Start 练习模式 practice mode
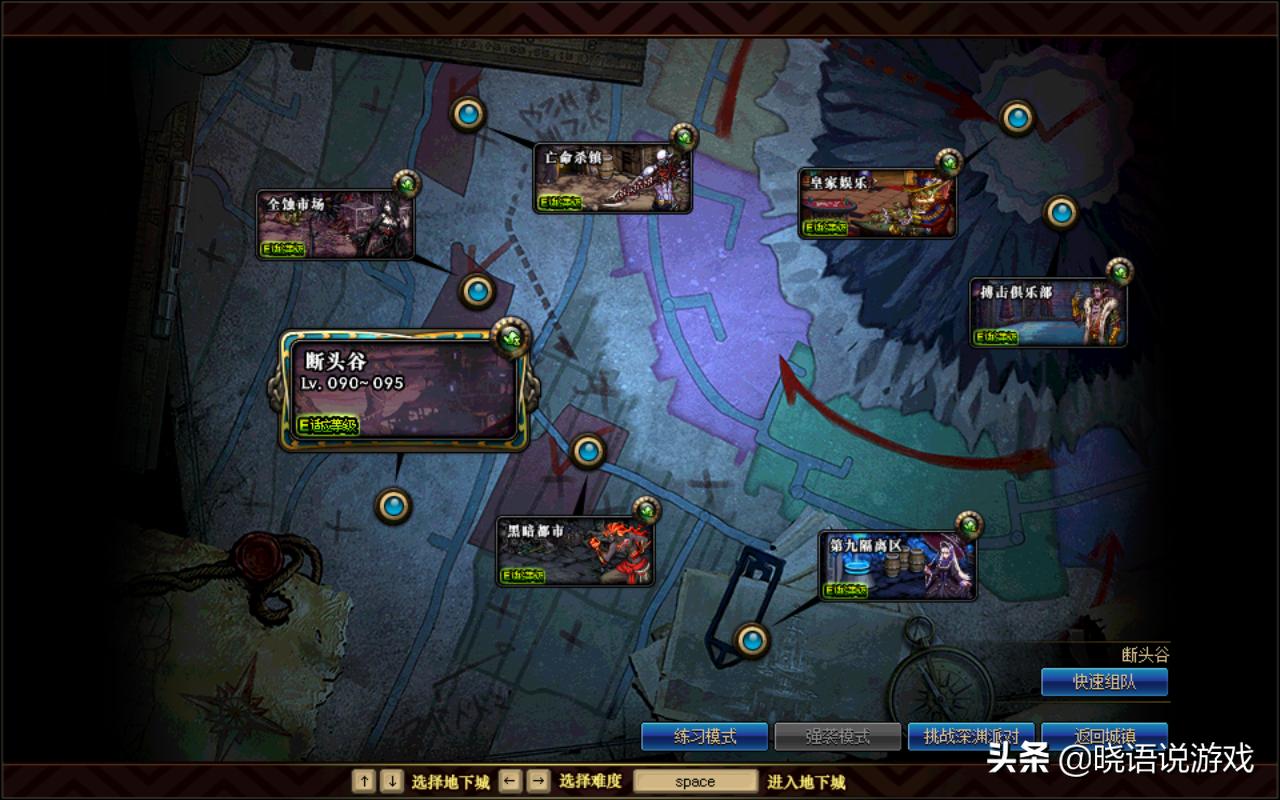The image size is (1280, 800). 705,737
